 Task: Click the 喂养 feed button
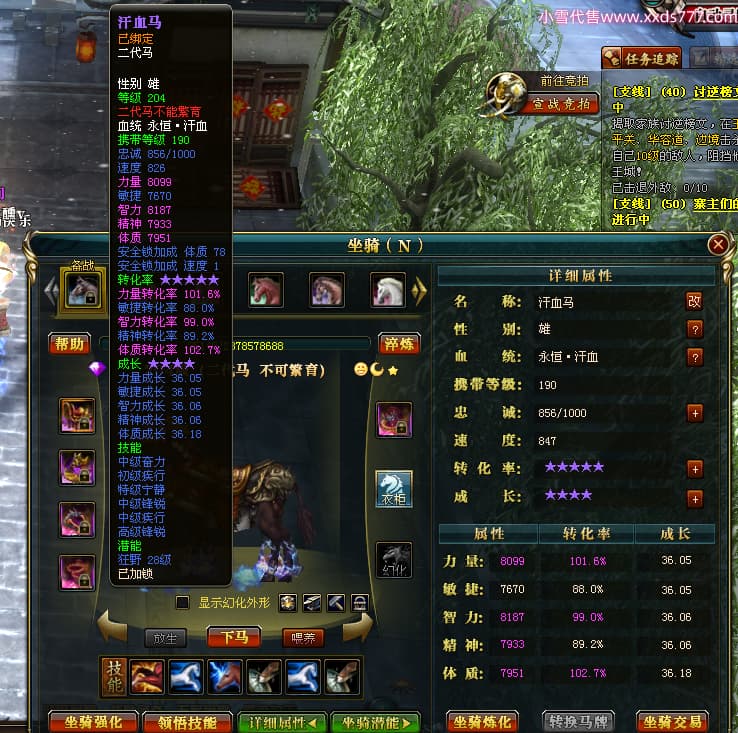pyautogui.click(x=301, y=638)
